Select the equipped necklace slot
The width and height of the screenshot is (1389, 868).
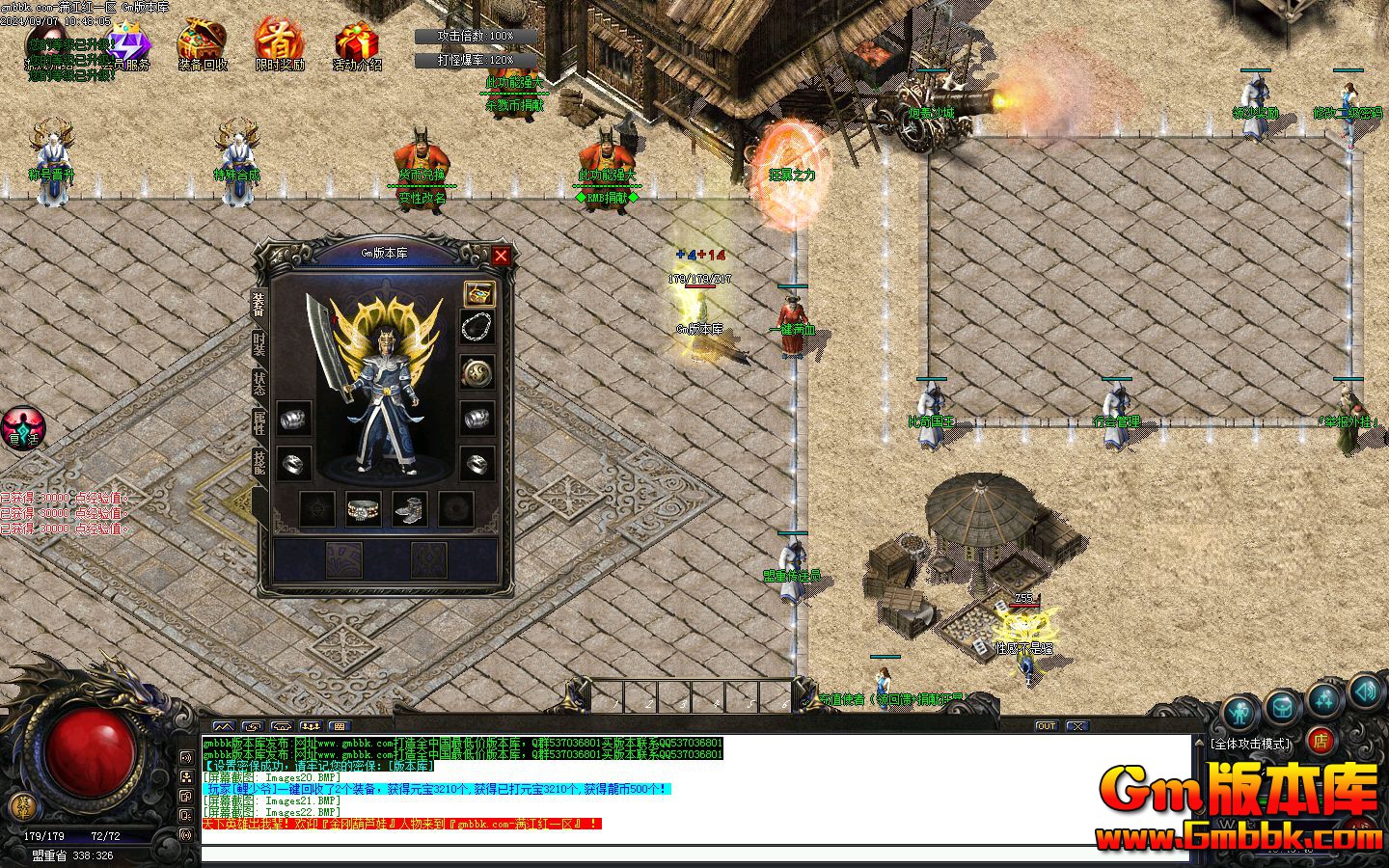point(477,328)
